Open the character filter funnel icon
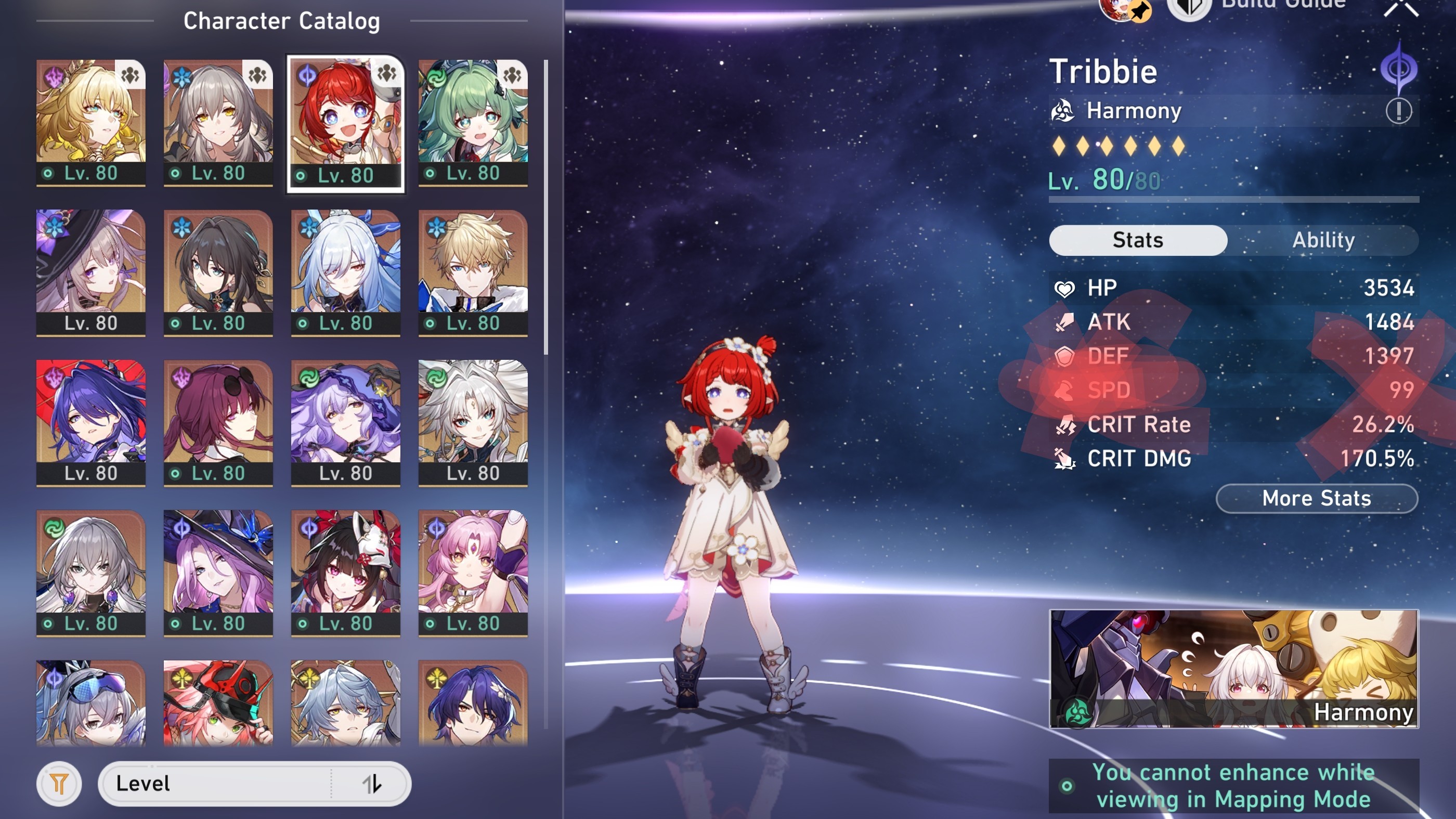 point(58,785)
